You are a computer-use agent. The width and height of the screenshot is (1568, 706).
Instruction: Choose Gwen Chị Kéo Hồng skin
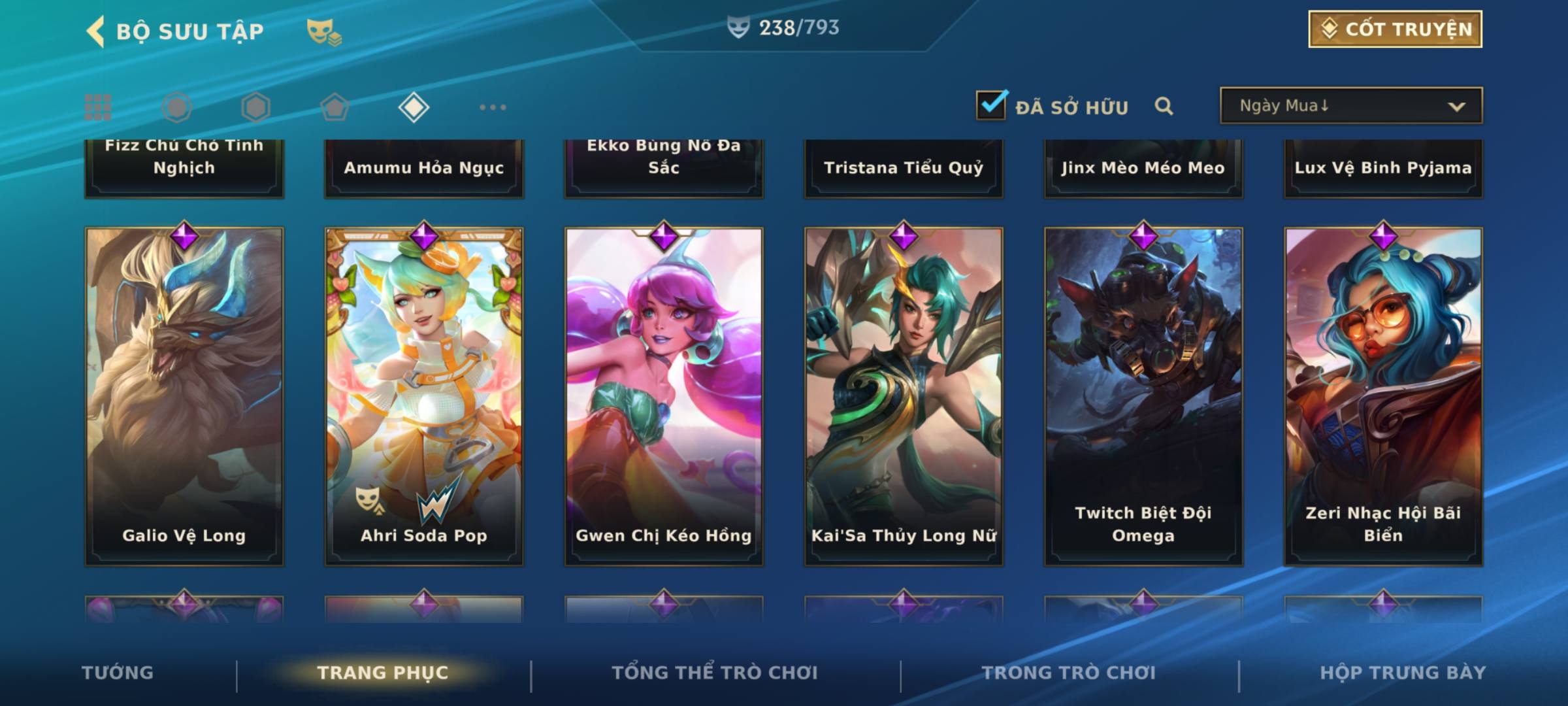tap(664, 395)
